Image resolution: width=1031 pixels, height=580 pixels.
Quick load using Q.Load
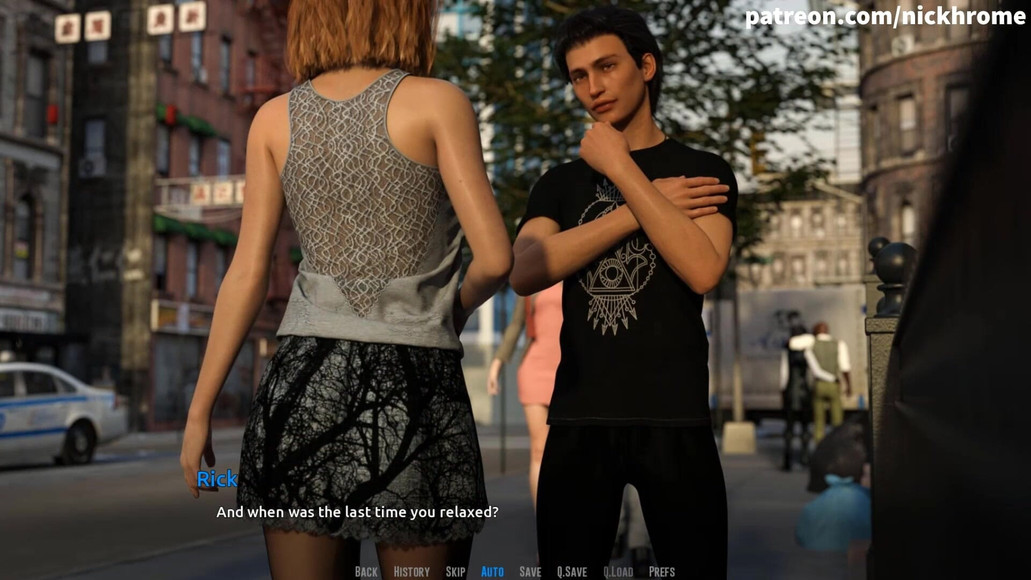coord(618,572)
